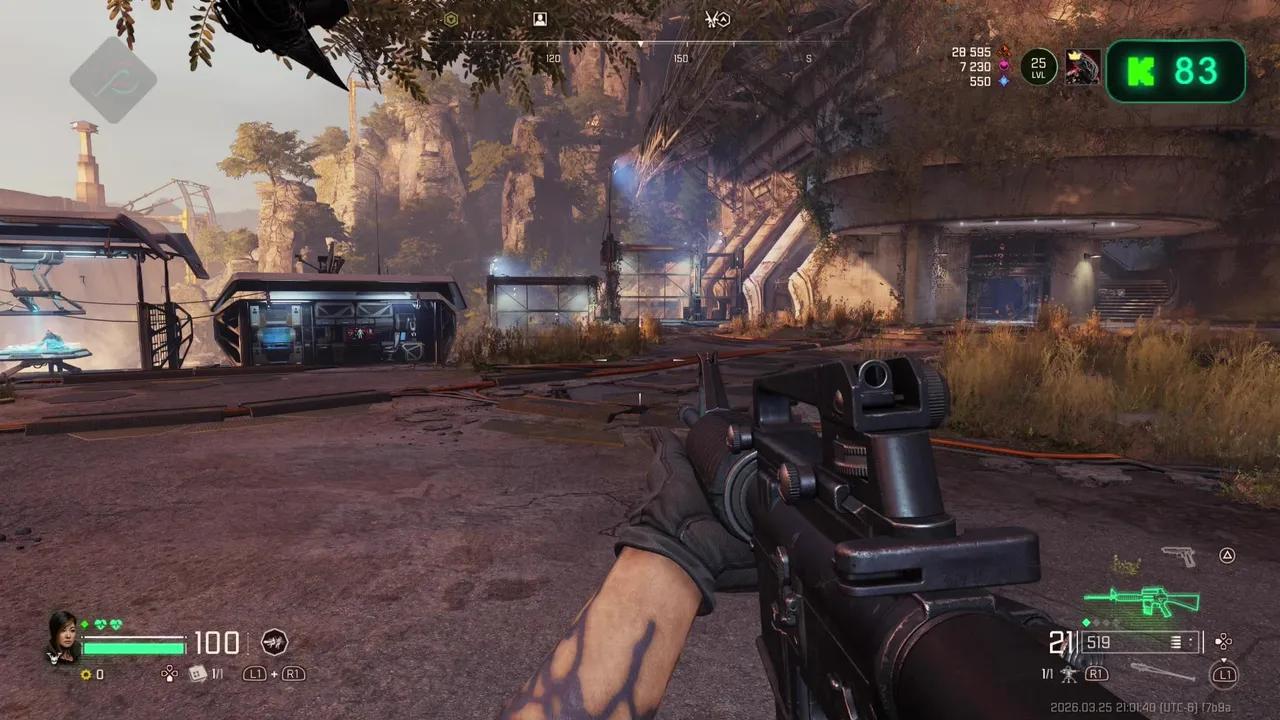Viewport: 1280px width, 720px height.
Task: Open the diamond-shaped minimap indicator
Action: click(x=113, y=80)
